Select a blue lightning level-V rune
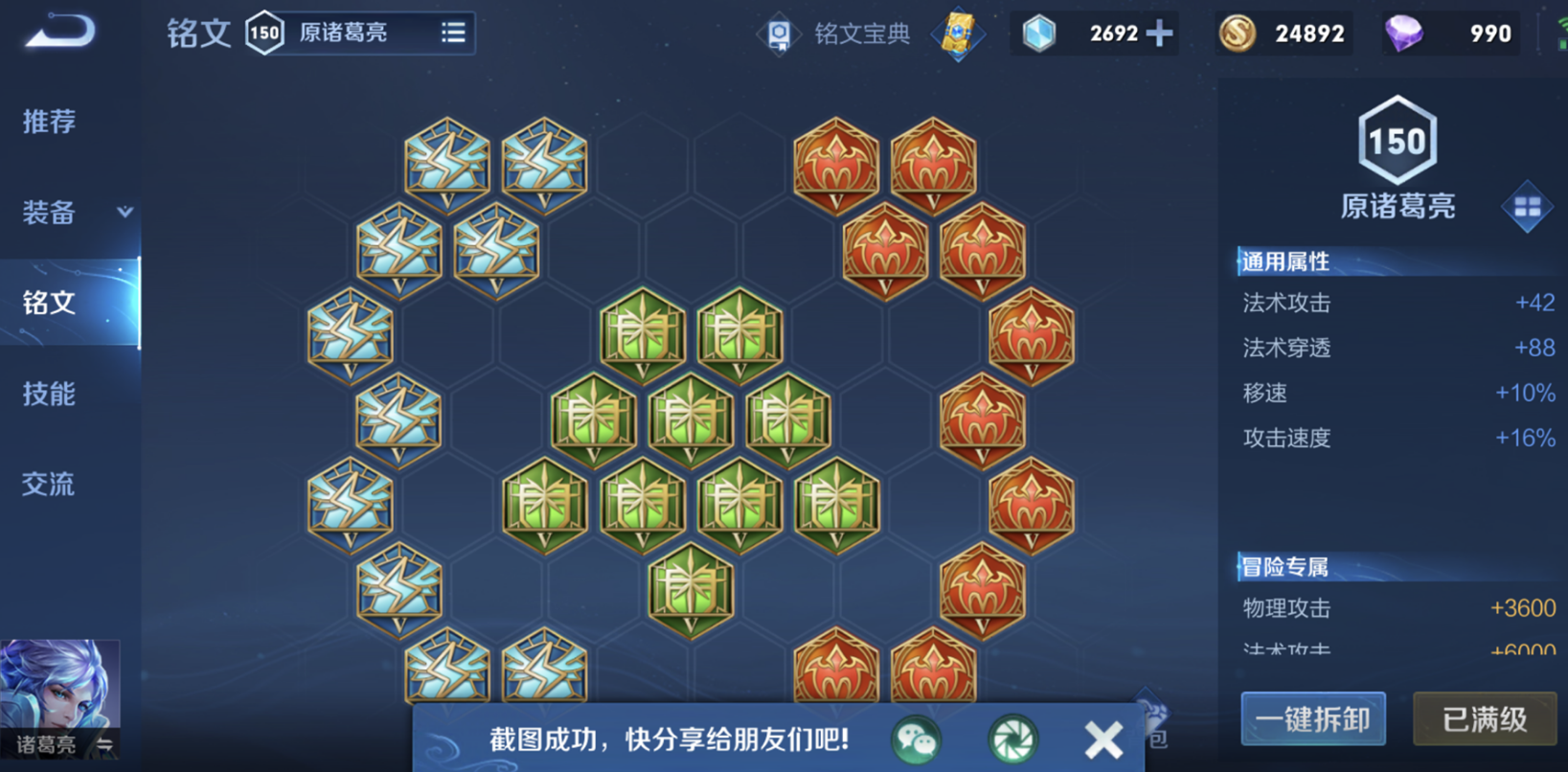 (446, 165)
